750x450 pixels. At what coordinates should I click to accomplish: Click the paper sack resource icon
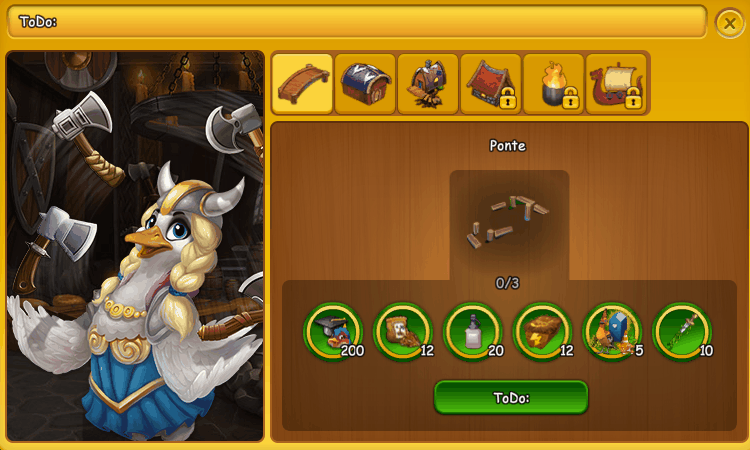402,331
